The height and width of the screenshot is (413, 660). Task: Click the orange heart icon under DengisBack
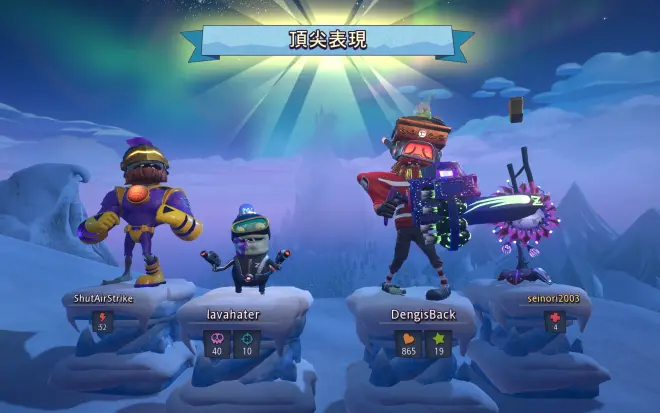pos(408,339)
